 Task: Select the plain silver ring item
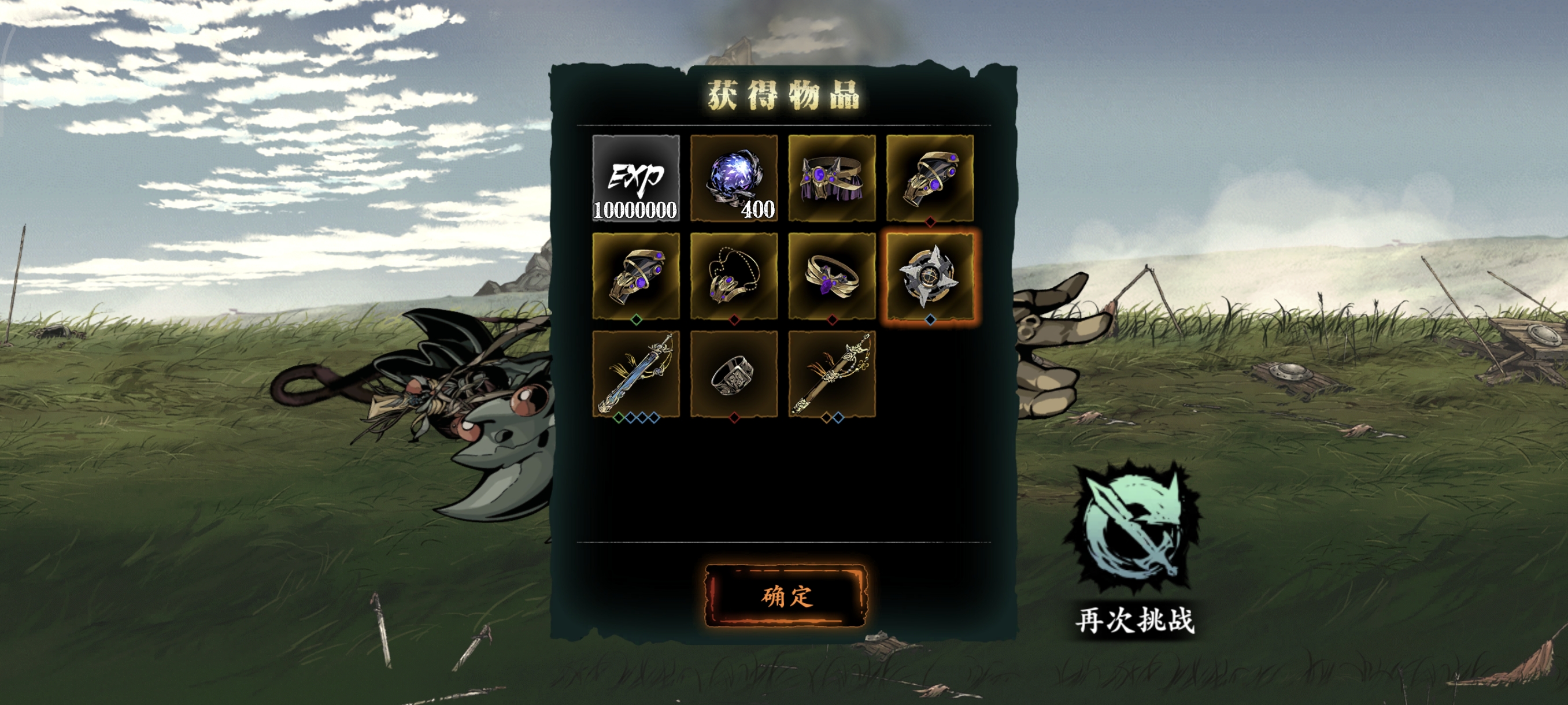coord(734,373)
